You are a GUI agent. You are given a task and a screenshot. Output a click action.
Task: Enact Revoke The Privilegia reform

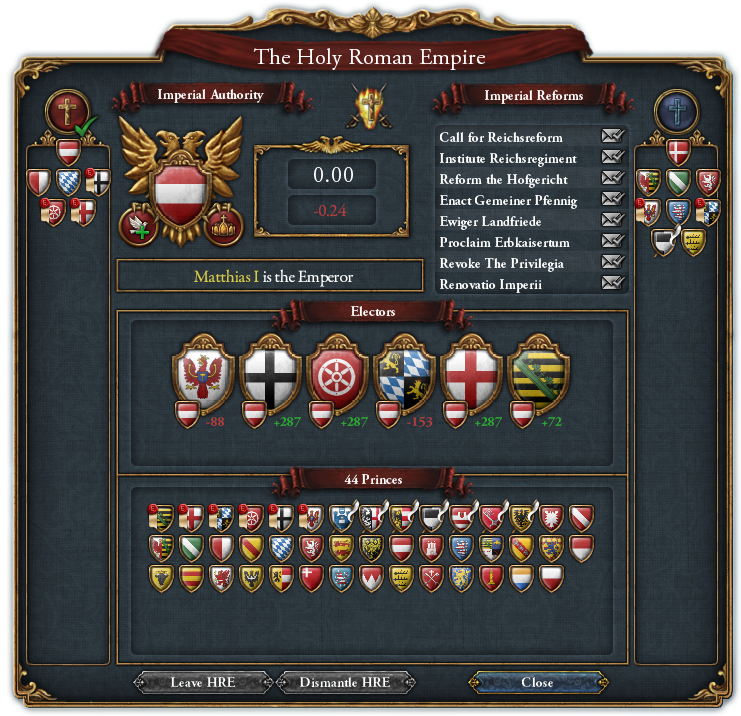point(612,263)
